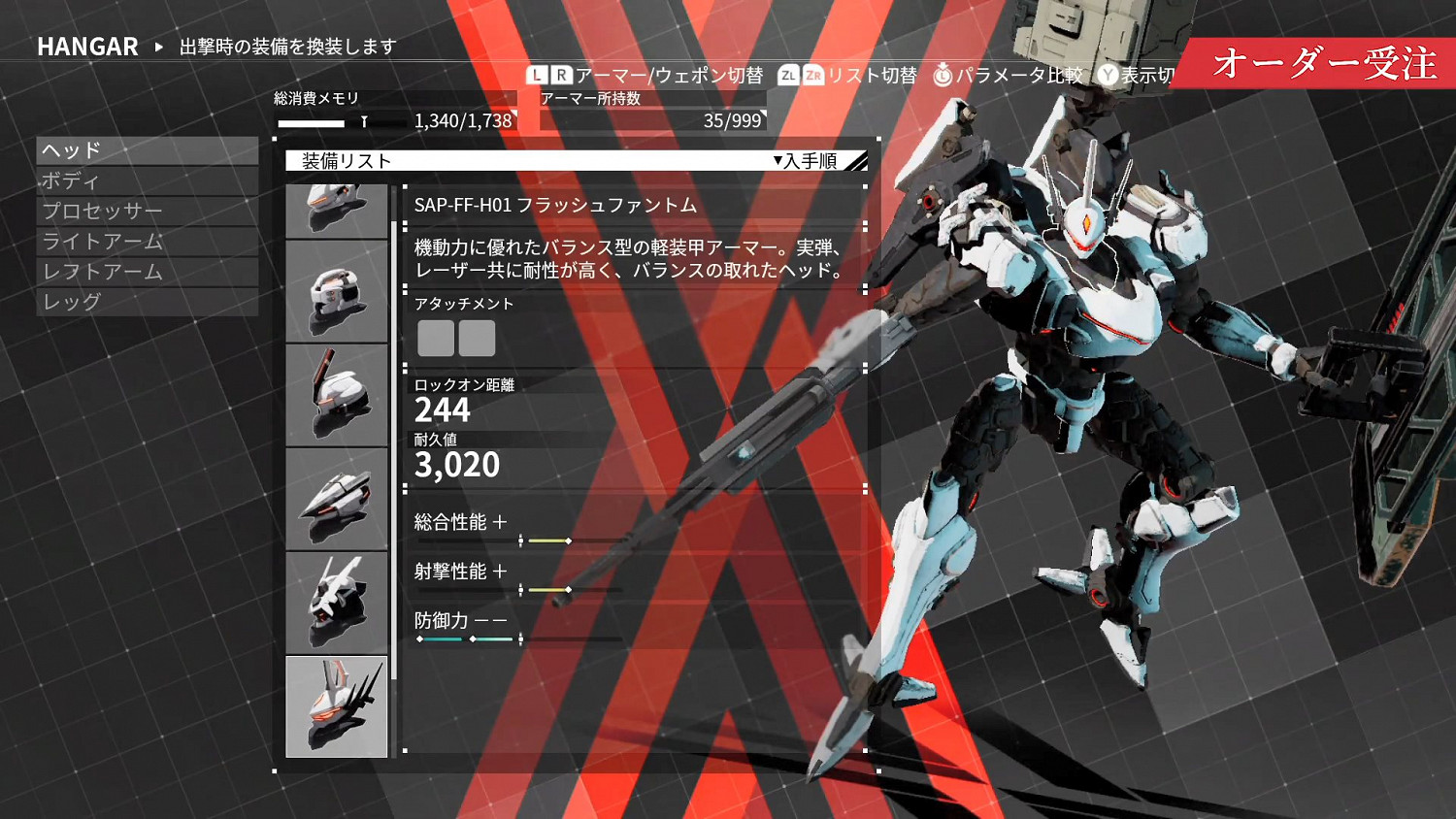The image size is (1456, 819).
Task: Switch to the ボディ category tab
Action: (x=148, y=180)
